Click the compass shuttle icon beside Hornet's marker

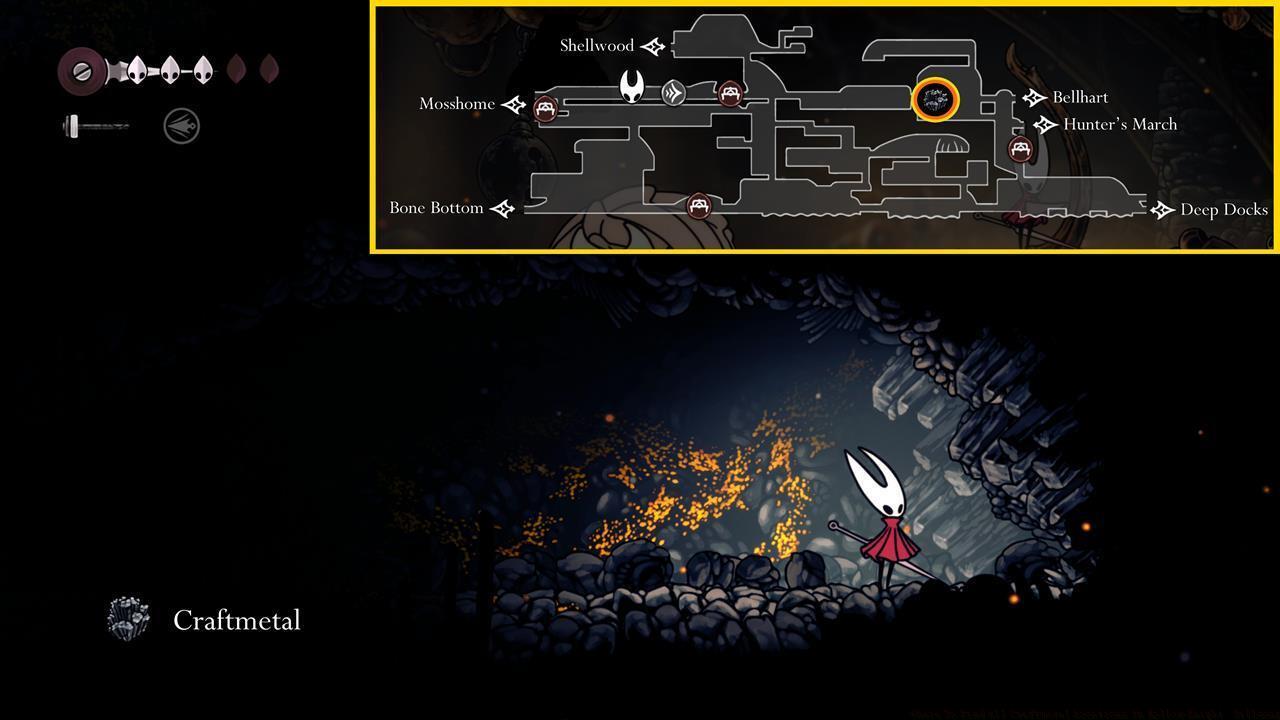coord(676,92)
